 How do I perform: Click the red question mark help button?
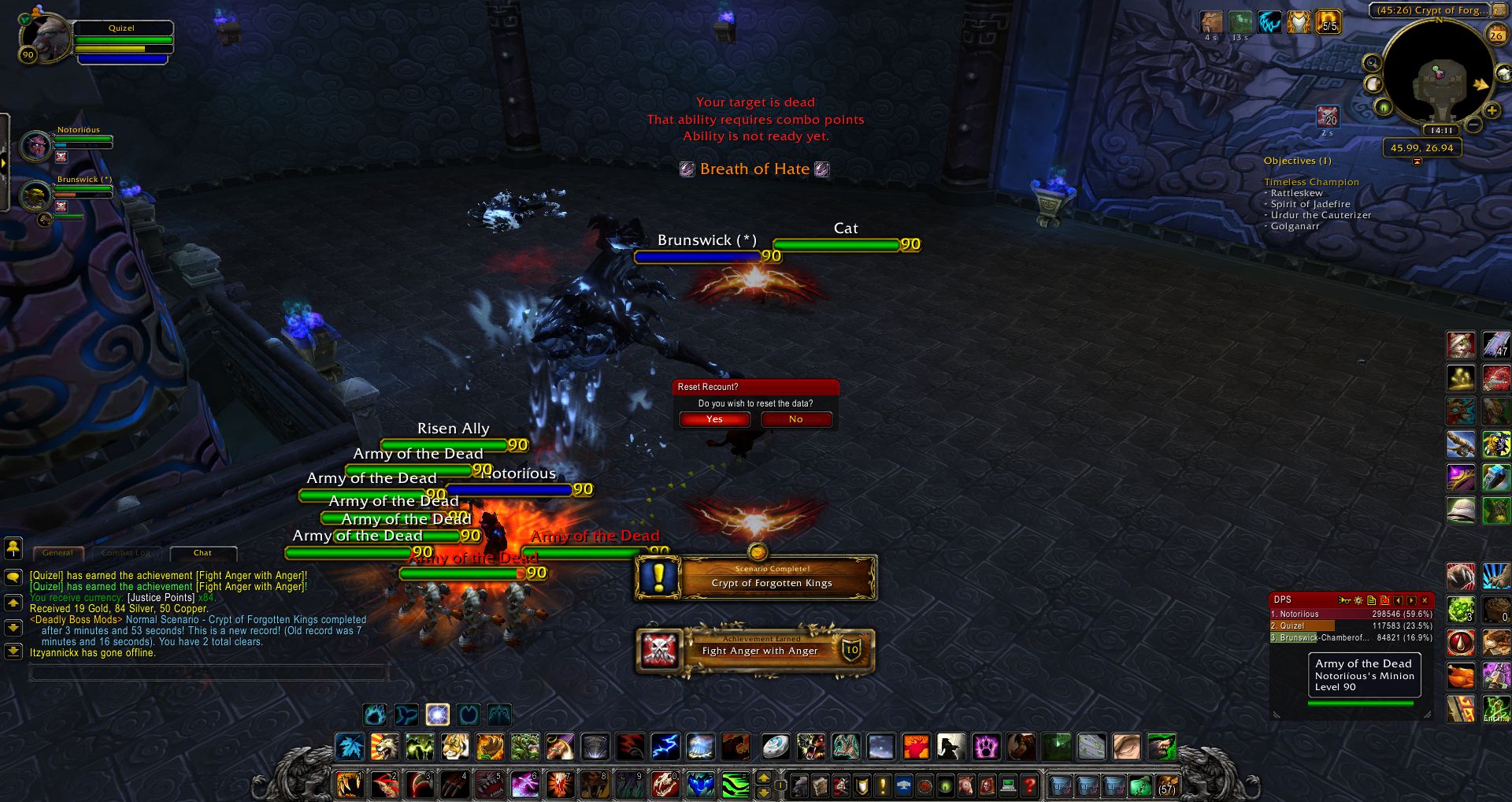point(1029,785)
